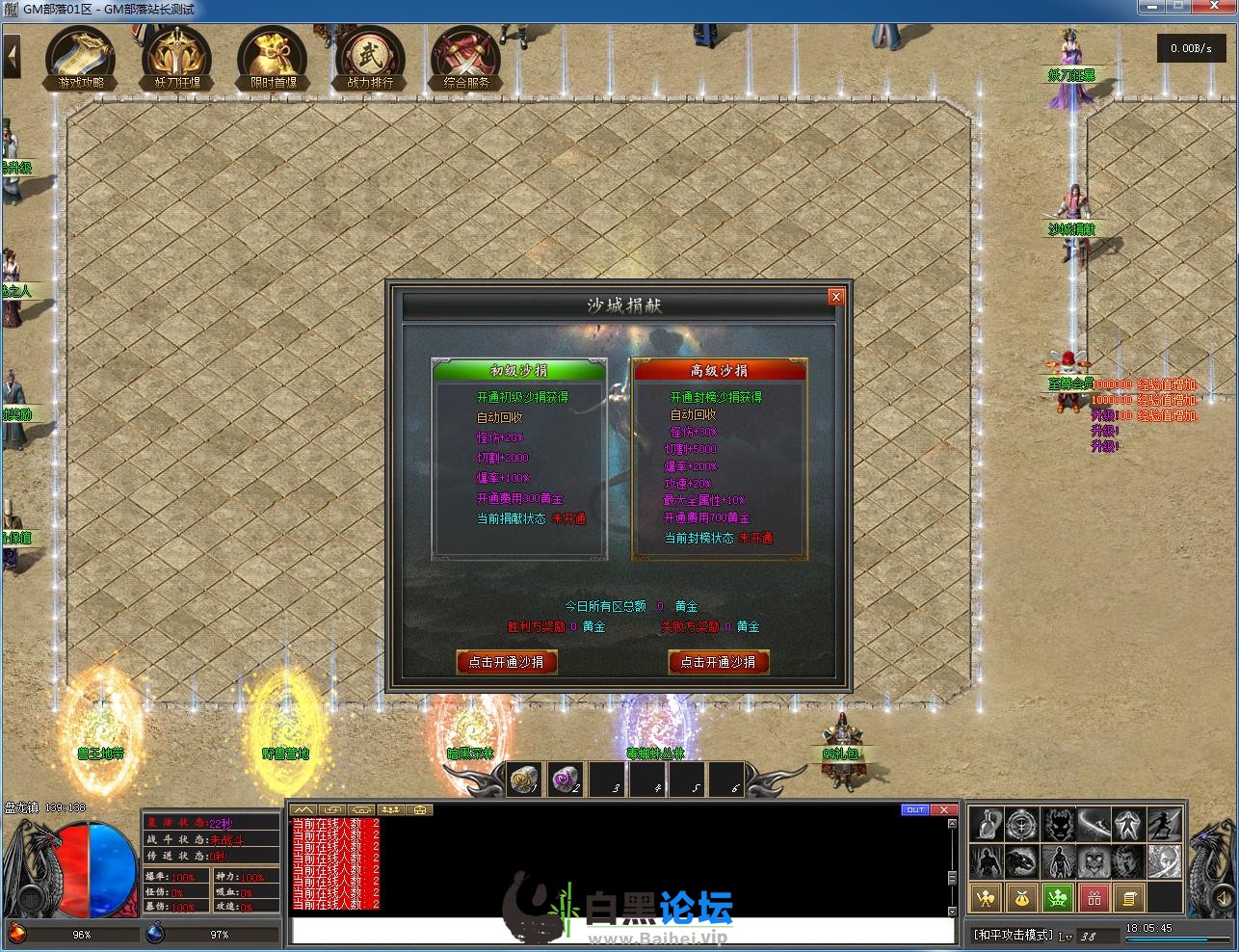The height and width of the screenshot is (952, 1239).
Task: Switch the 和平攻击模式 attack mode label
Action: click(1012, 935)
